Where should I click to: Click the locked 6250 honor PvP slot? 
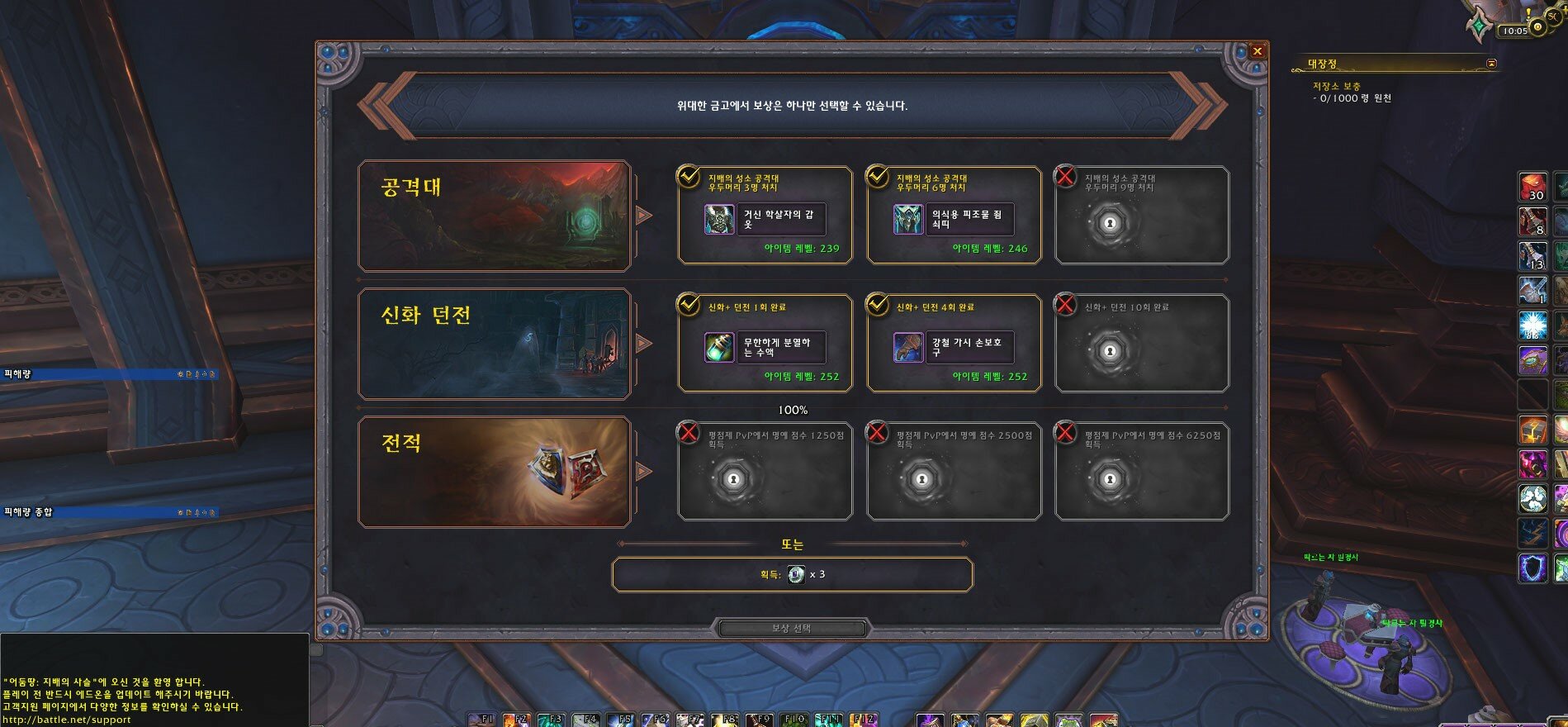click(x=1142, y=472)
